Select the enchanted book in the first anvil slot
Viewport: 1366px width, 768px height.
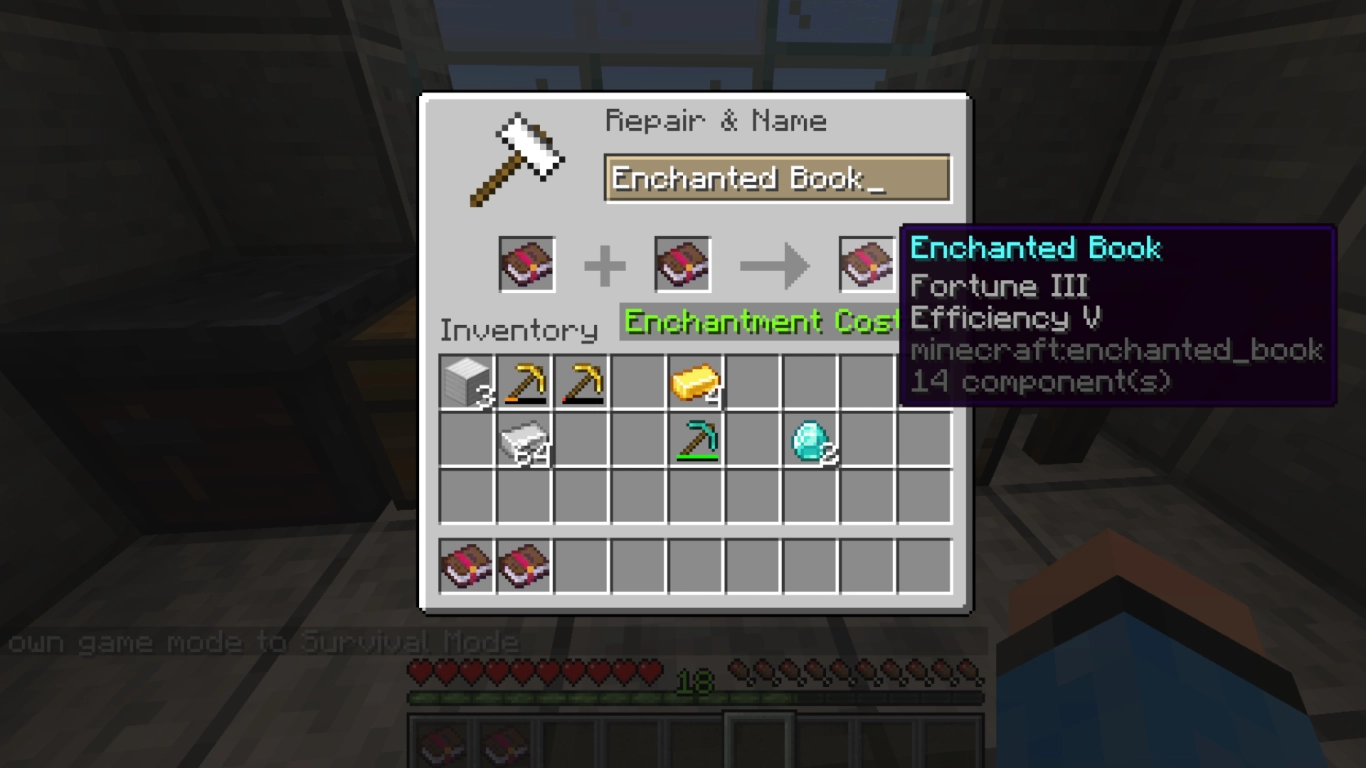point(525,264)
